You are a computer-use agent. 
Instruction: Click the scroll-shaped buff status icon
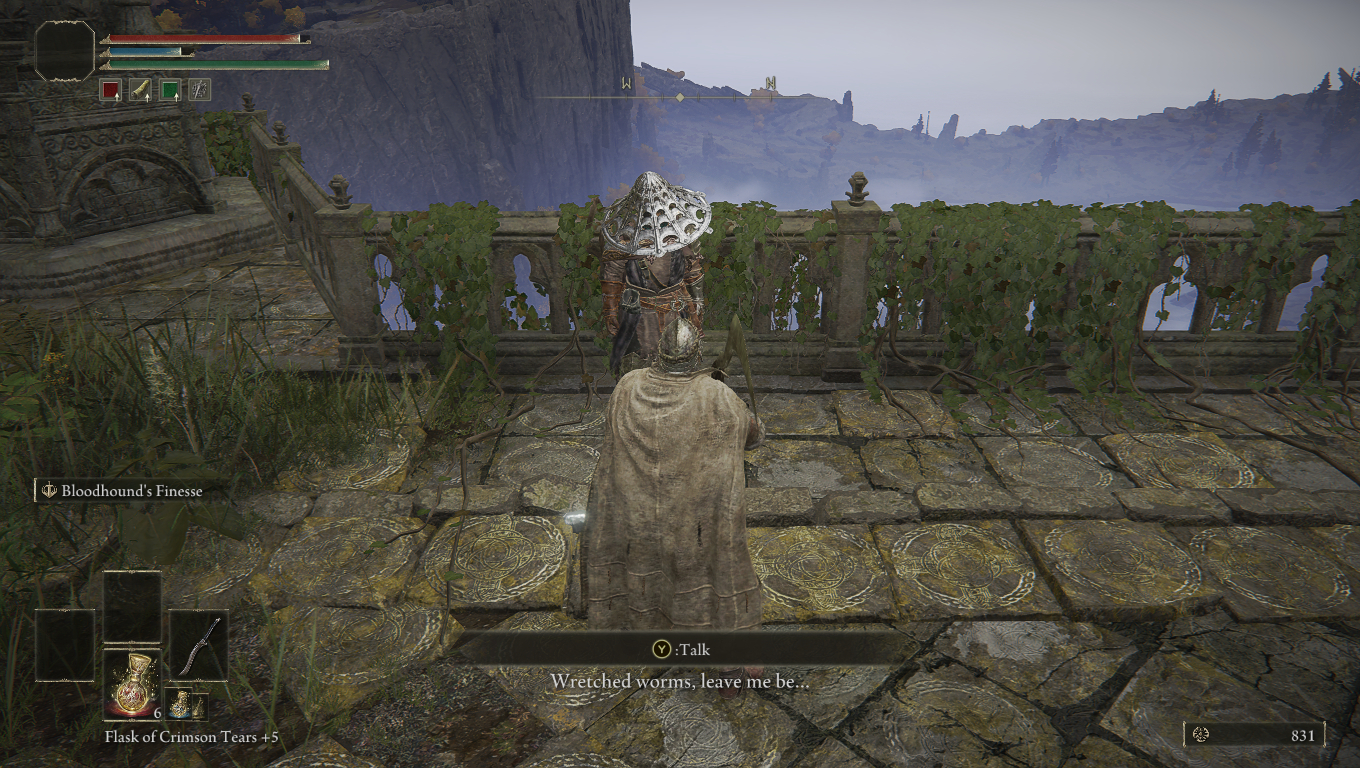pyautogui.click(x=140, y=90)
